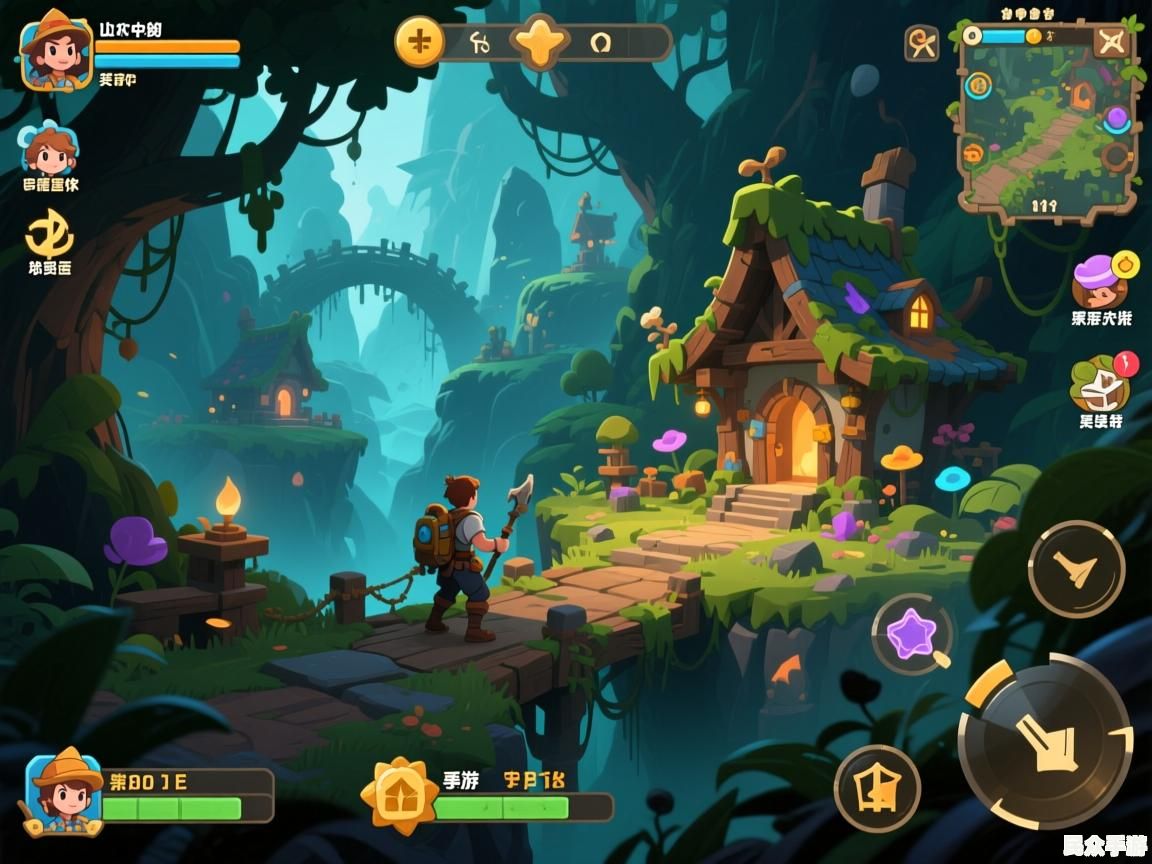Activate the round house-shaped skill button

877,789
